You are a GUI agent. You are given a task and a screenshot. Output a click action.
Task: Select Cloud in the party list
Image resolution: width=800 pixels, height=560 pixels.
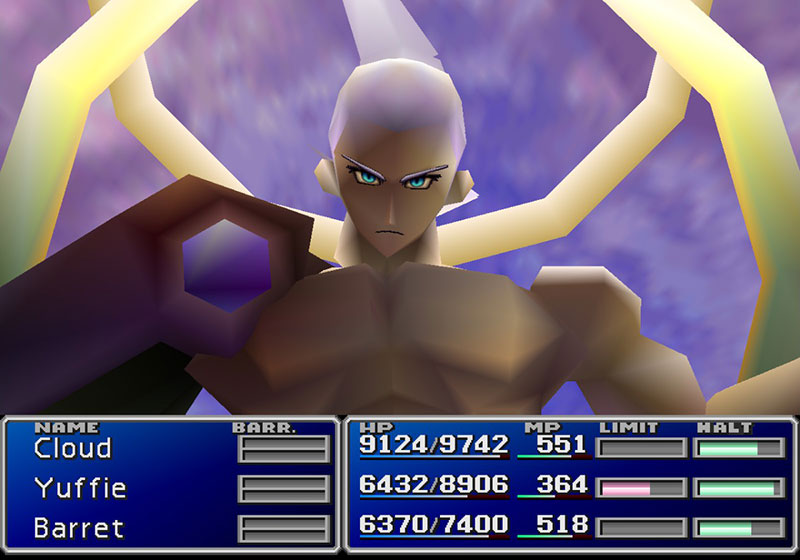(x=72, y=449)
